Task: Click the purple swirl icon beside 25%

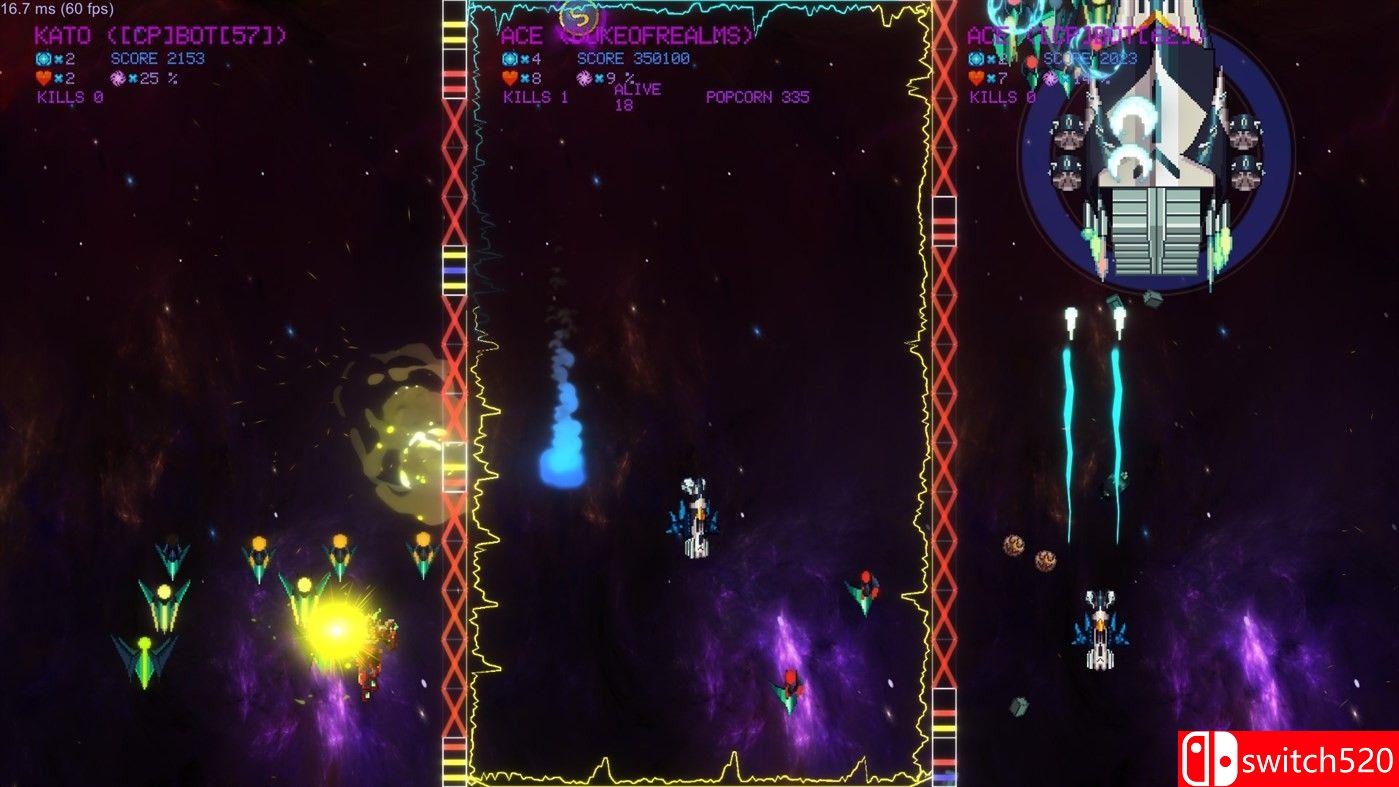Action: click(x=118, y=78)
